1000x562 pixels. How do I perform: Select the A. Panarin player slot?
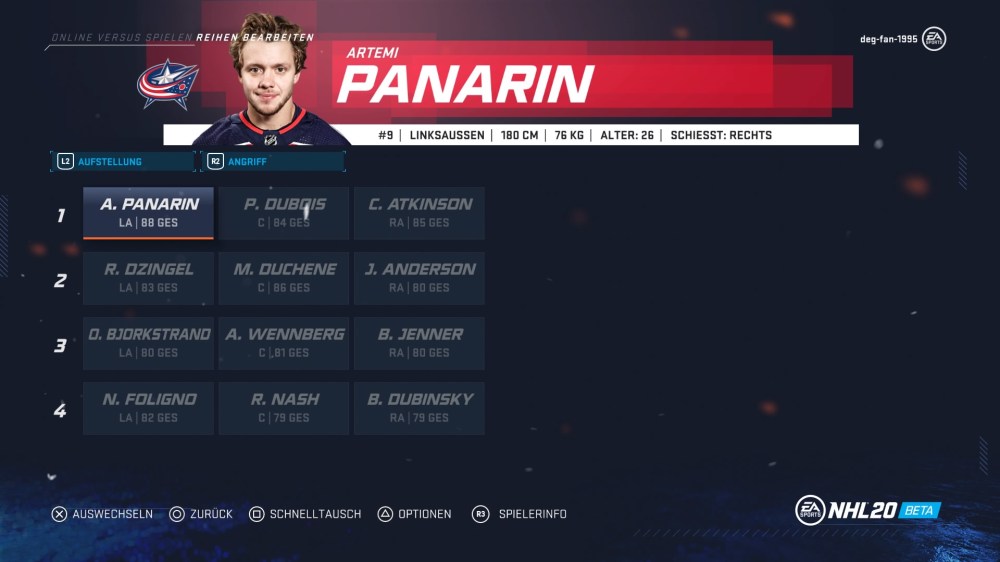point(148,212)
